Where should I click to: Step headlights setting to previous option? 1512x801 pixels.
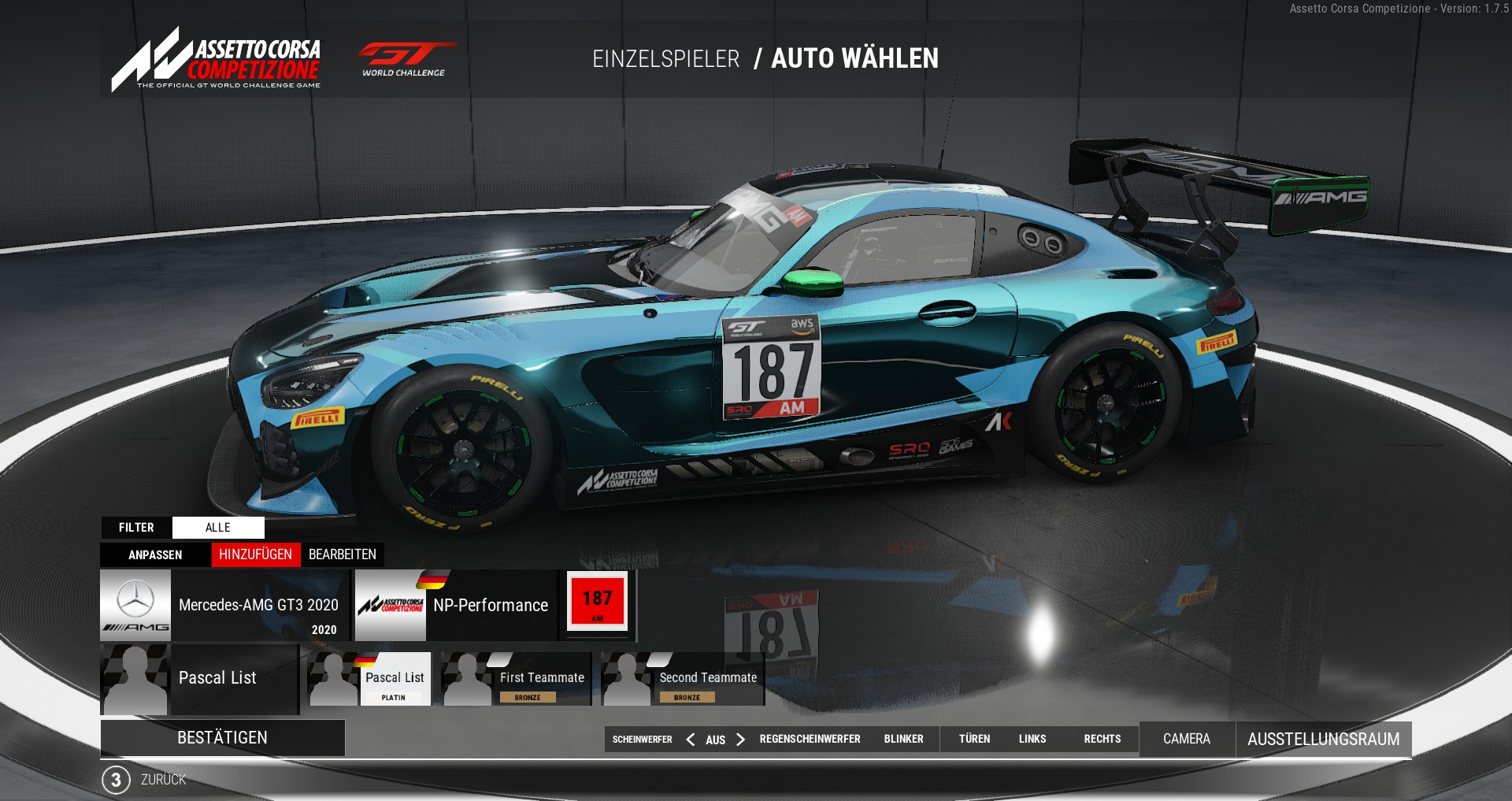click(691, 740)
